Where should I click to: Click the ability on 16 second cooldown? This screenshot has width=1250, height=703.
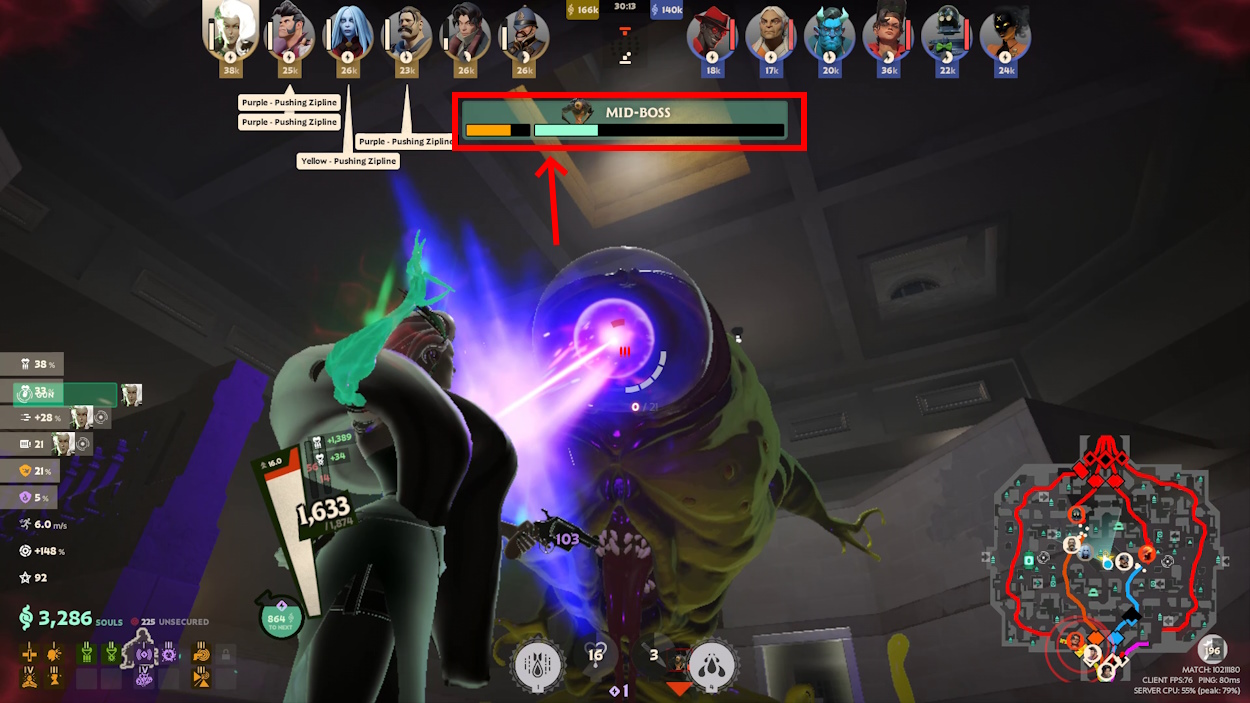tap(597, 656)
